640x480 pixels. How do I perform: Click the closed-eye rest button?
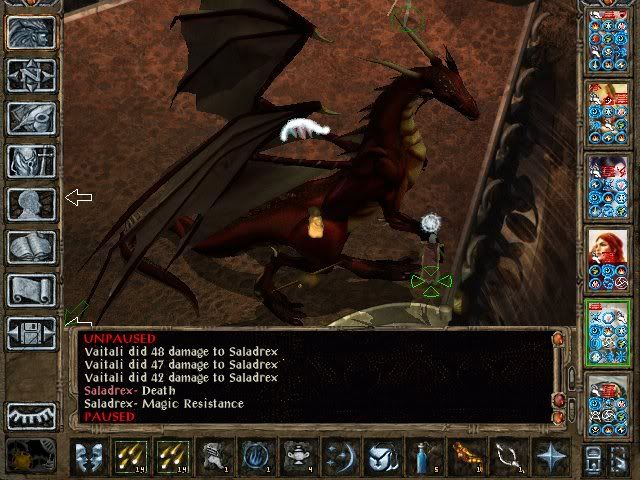[x=31, y=414]
